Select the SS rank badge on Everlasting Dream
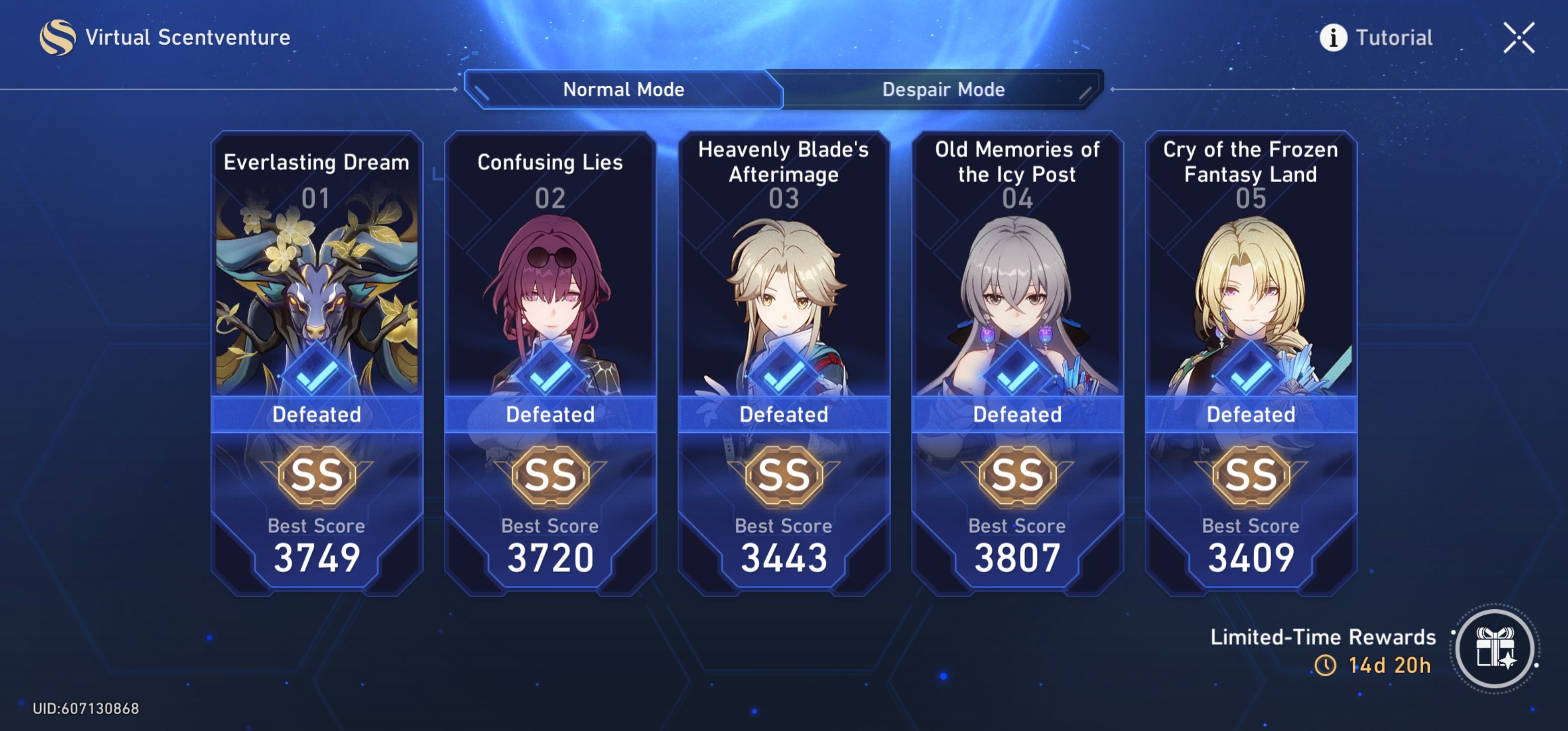 tap(315, 476)
